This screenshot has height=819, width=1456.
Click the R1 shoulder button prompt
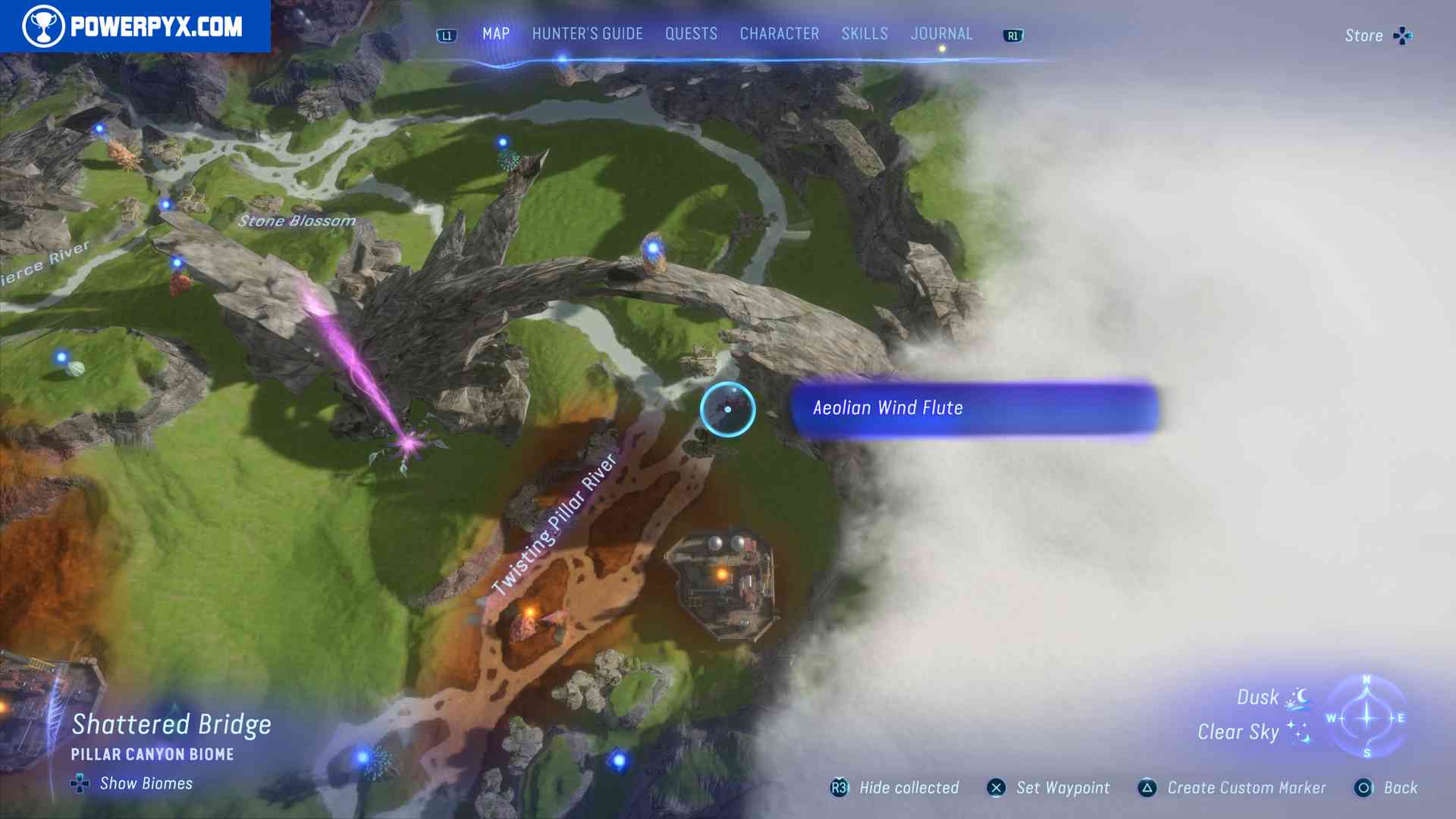tap(1012, 35)
